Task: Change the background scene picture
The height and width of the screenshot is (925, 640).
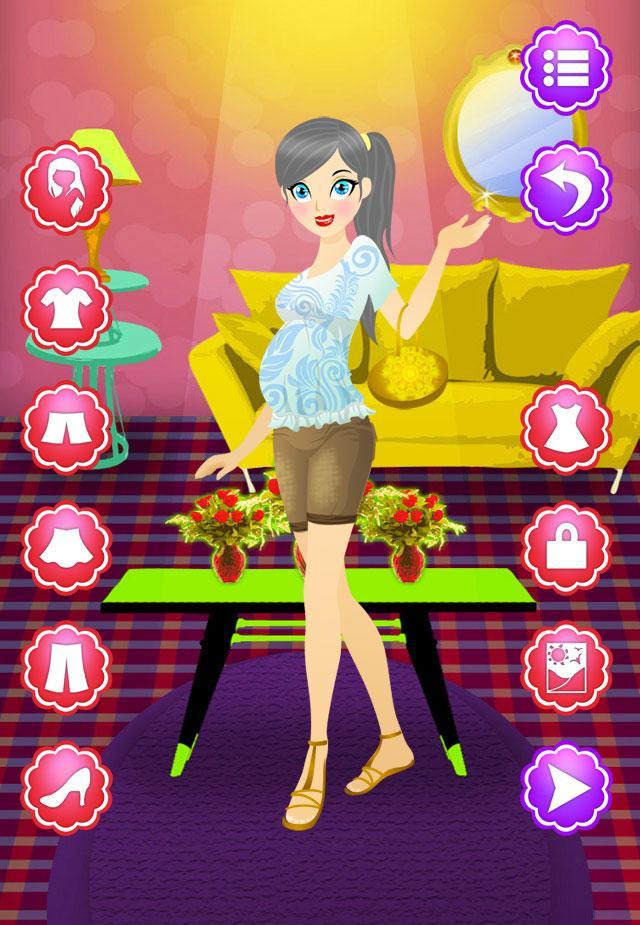Action: pyautogui.click(x=568, y=663)
